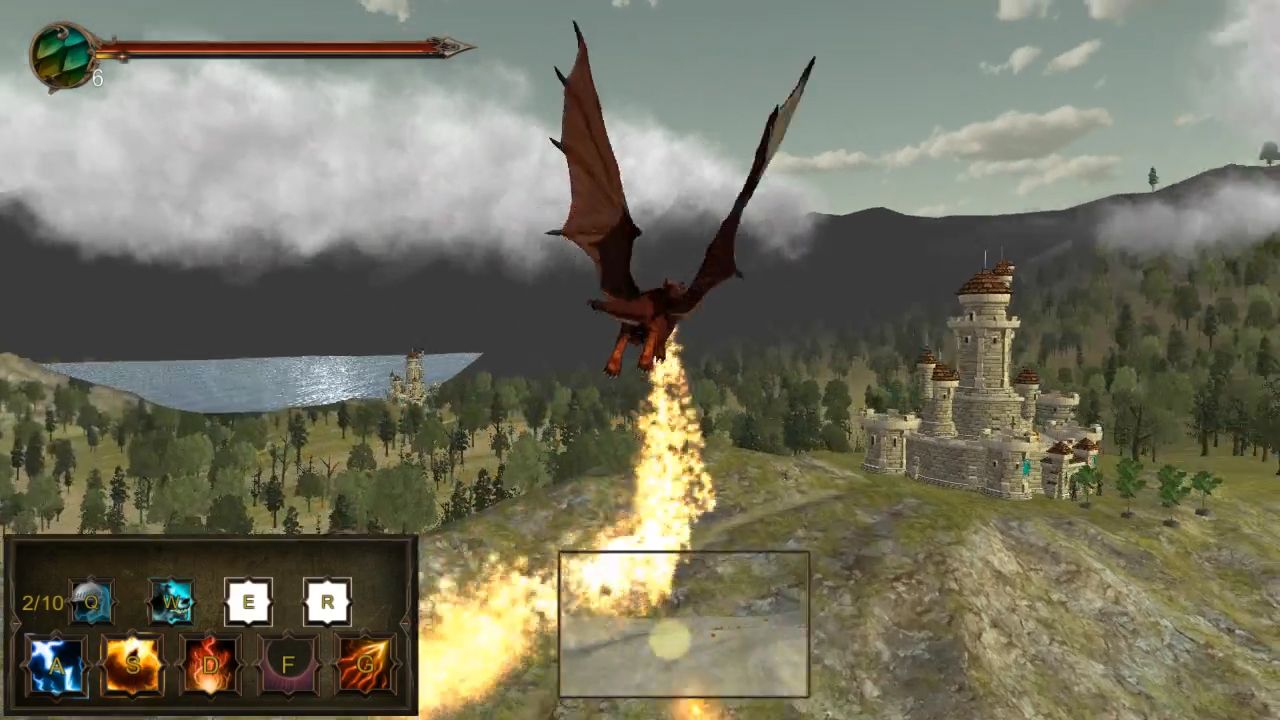Trigger the fiery explosion ability
Image resolution: width=1280 pixels, height=720 pixels.
132,665
